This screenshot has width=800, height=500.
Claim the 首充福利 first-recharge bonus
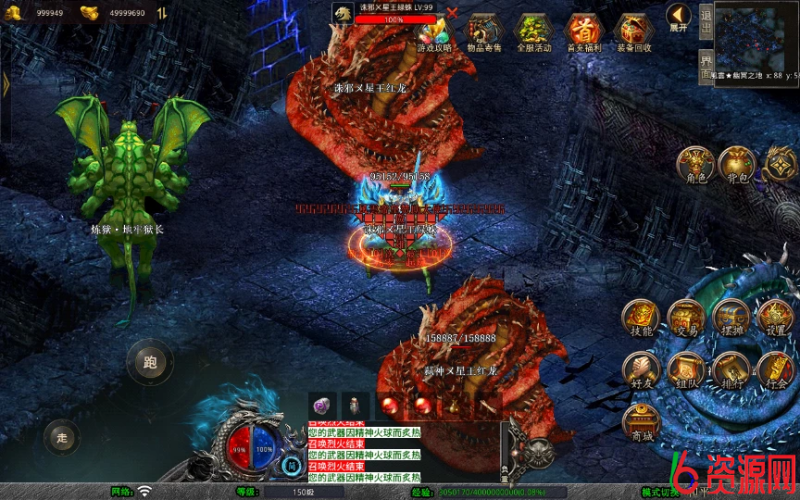pyautogui.click(x=583, y=32)
